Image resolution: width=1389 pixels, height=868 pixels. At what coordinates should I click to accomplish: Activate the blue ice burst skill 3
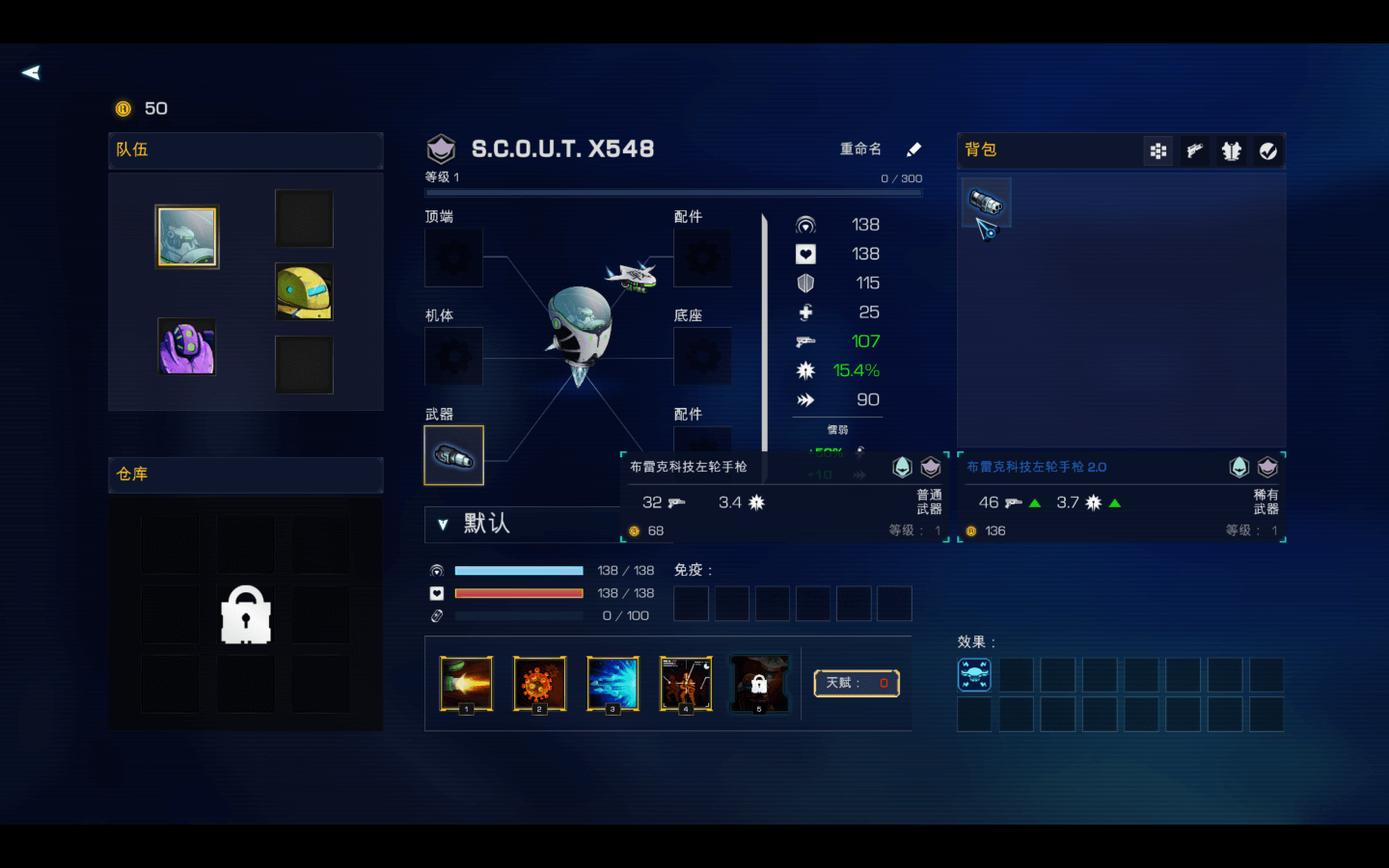[x=613, y=683]
